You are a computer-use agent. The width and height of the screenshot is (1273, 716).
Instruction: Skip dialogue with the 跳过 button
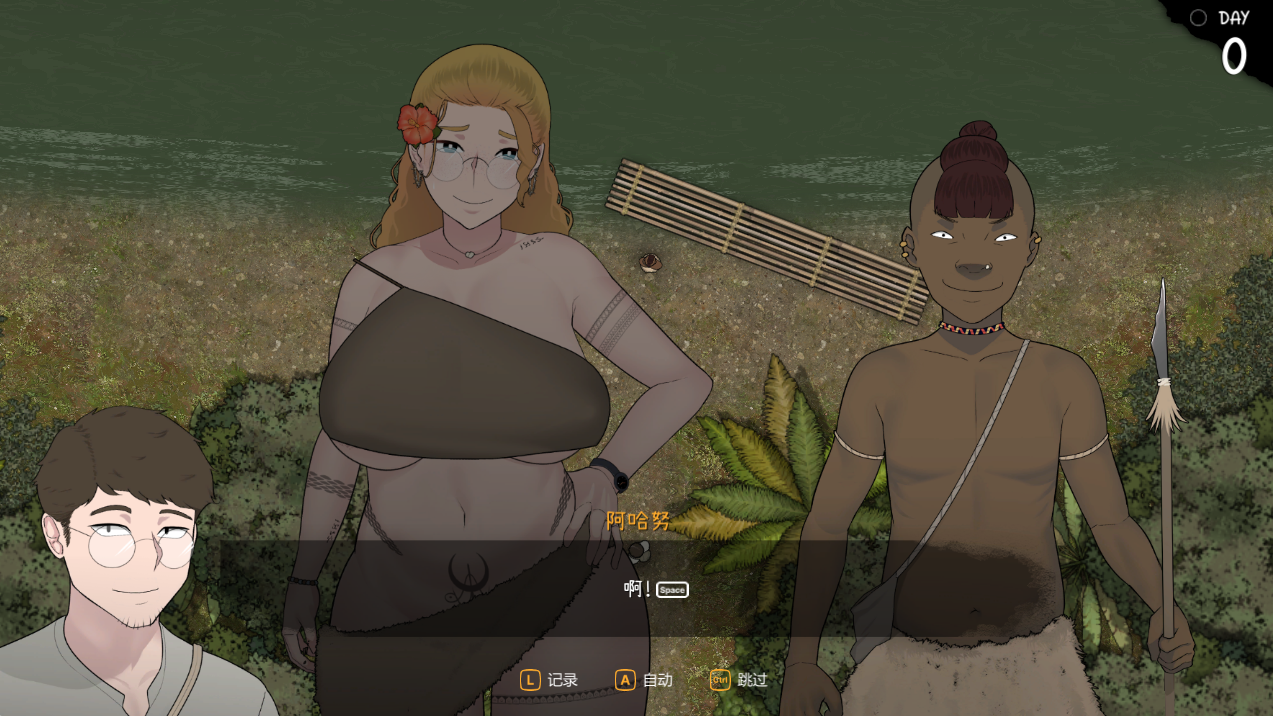[x=739, y=680]
